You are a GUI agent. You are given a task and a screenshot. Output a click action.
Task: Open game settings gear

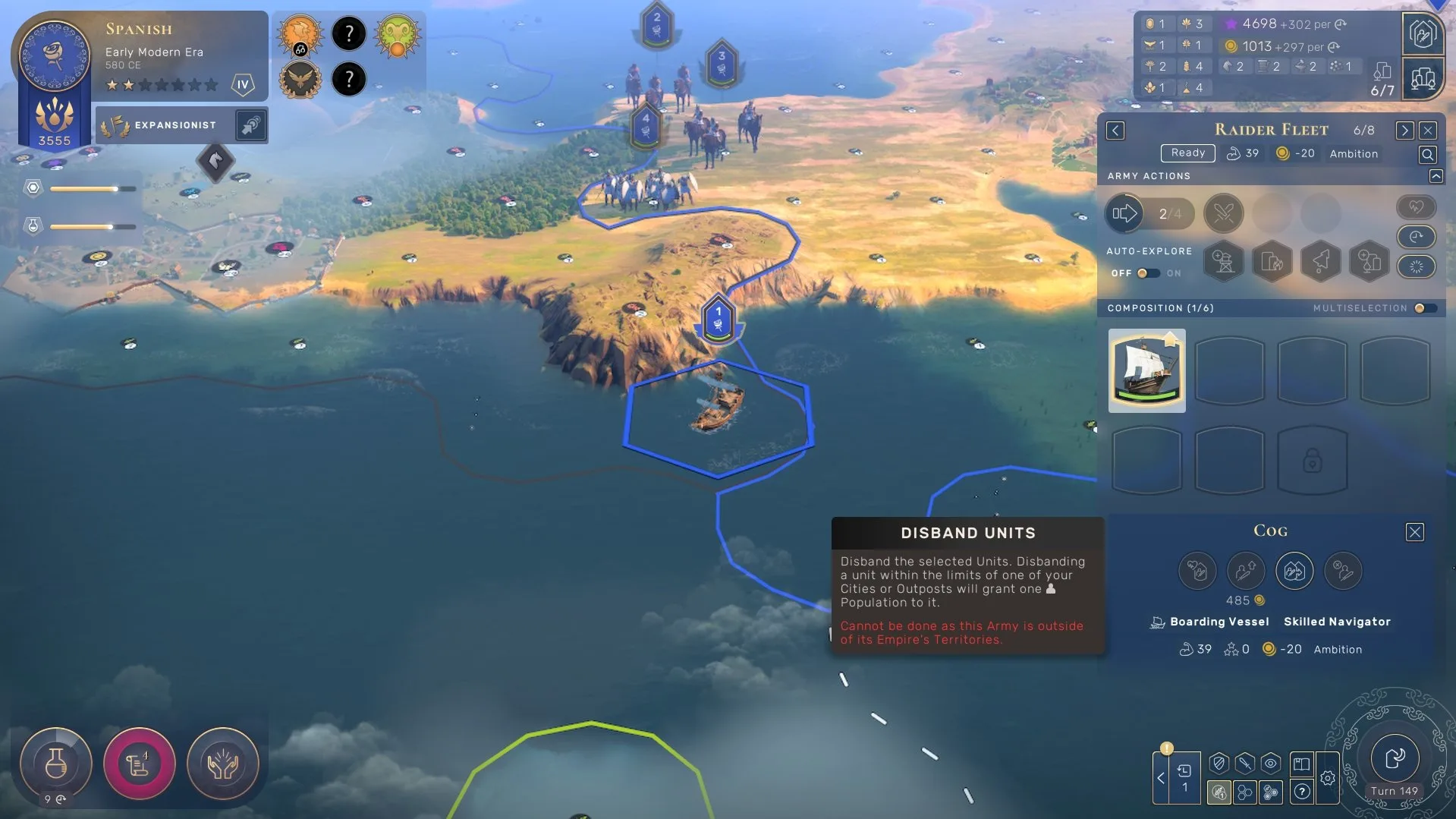point(1328,778)
